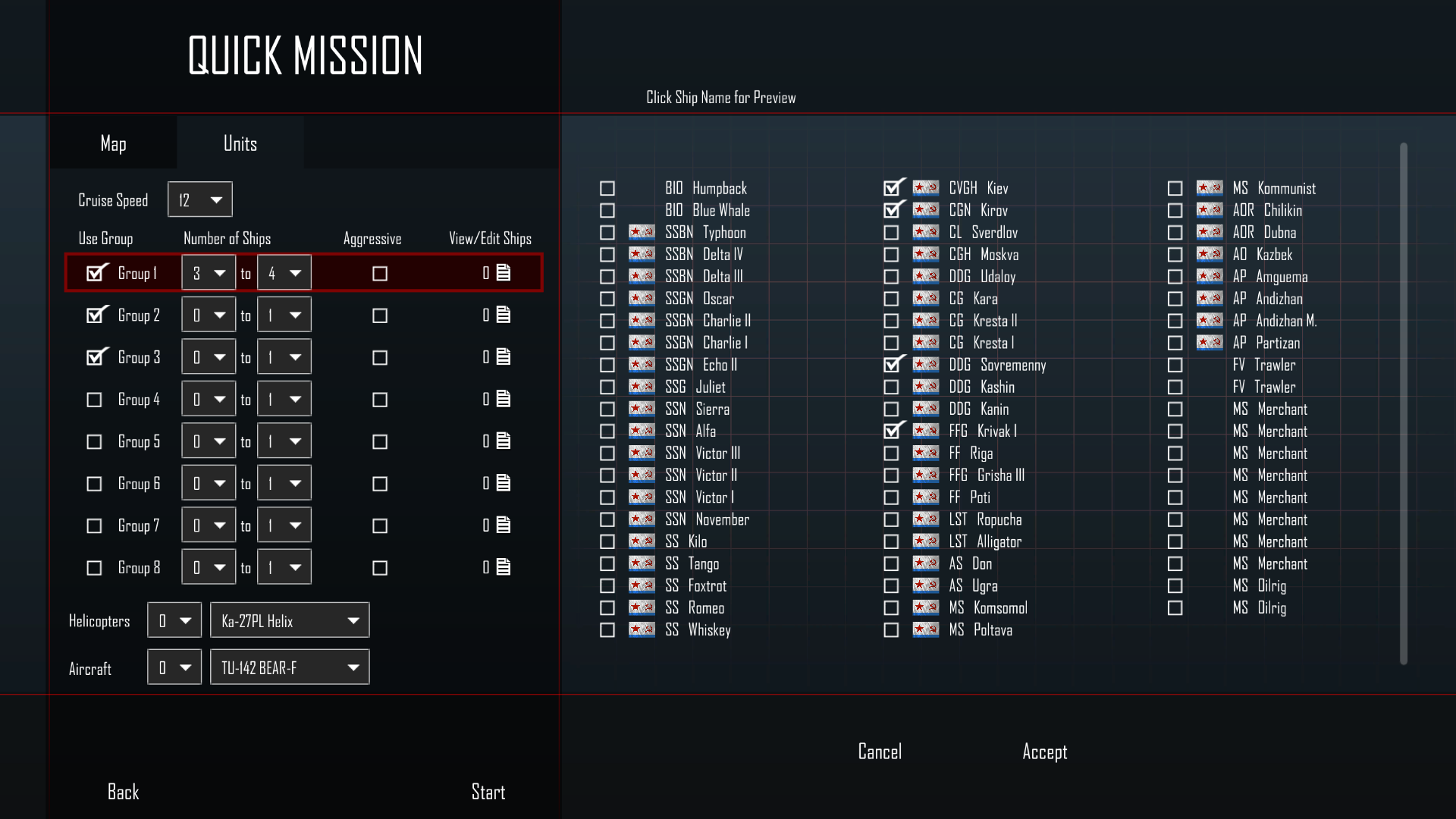Toggle Aggressive for Group 1
Viewport: 1456px width, 819px height.
(x=380, y=274)
